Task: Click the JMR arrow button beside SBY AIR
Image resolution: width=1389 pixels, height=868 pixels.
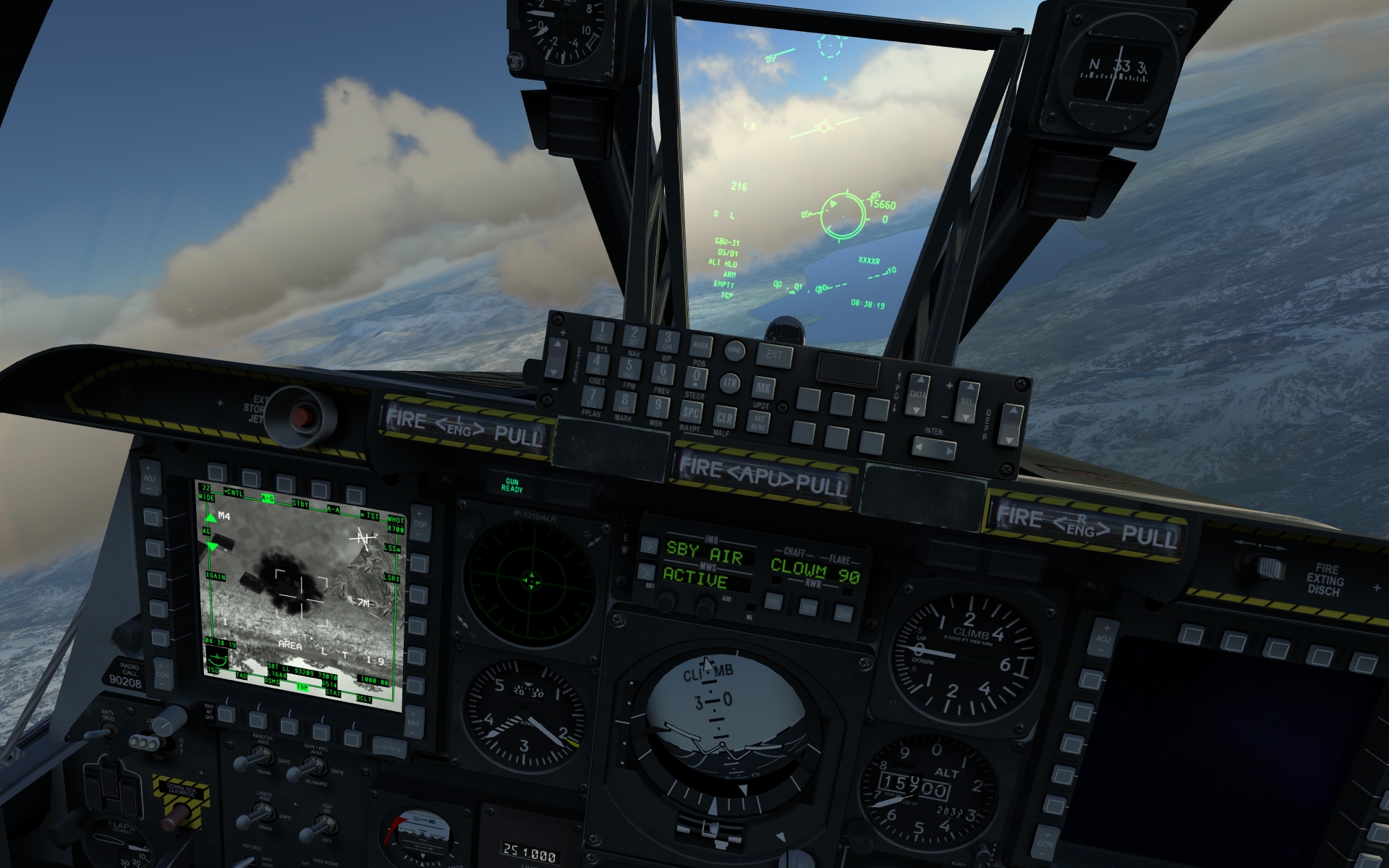Action: 649,545
